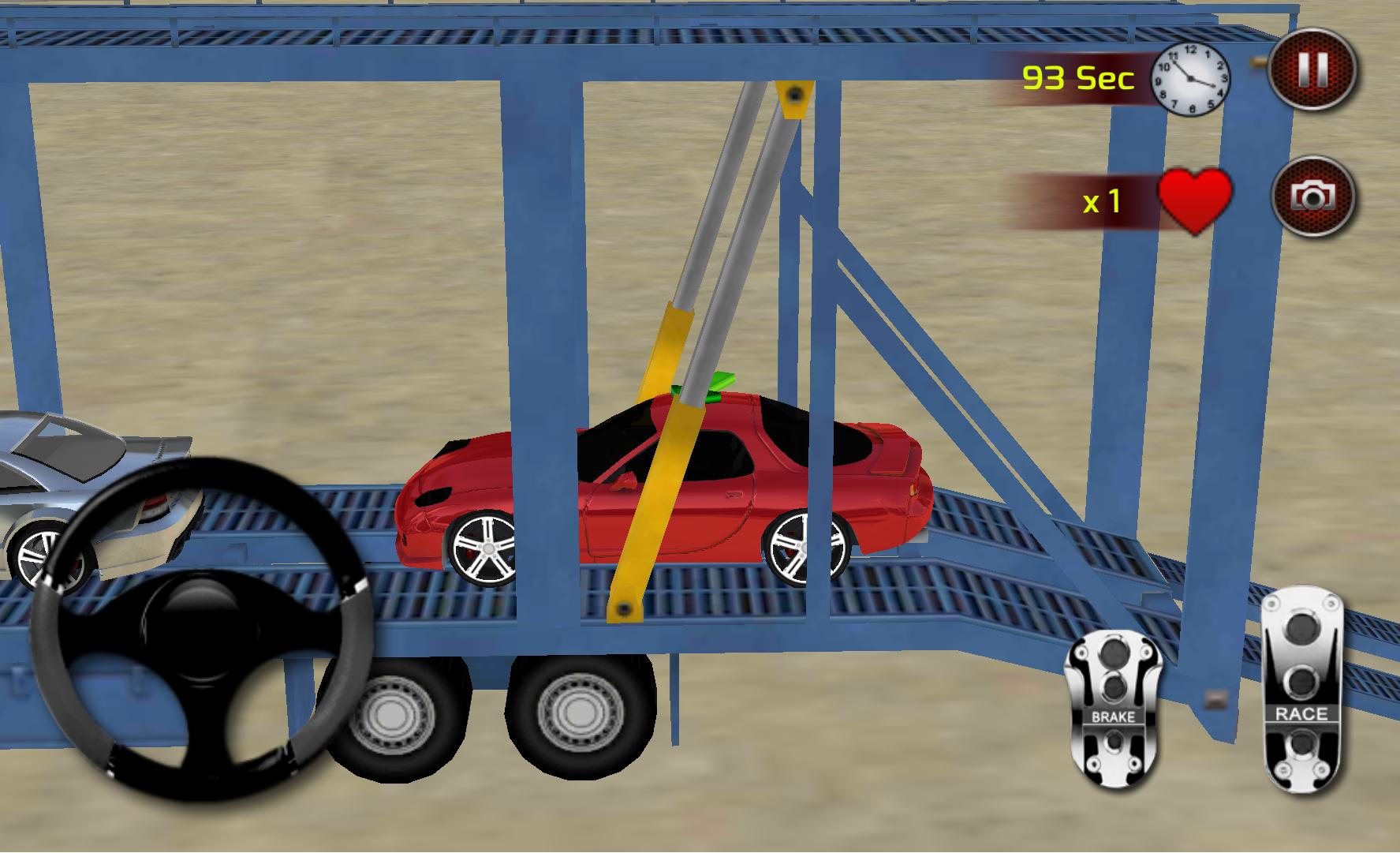Switch view with the camera button

pyautogui.click(x=1312, y=195)
